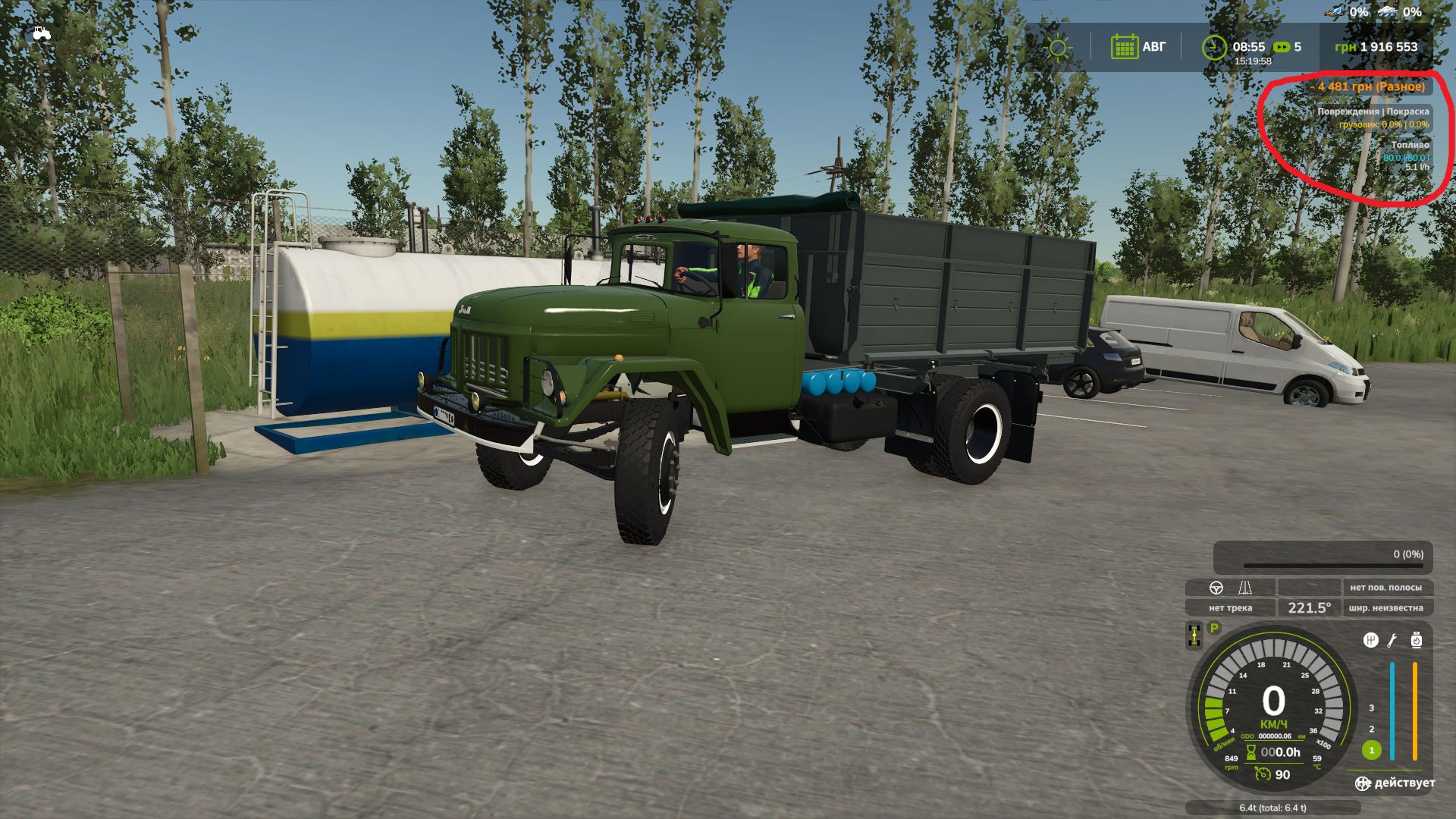Toggle the green gear 1 indicator
The image size is (1456, 819).
click(x=1372, y=751)
